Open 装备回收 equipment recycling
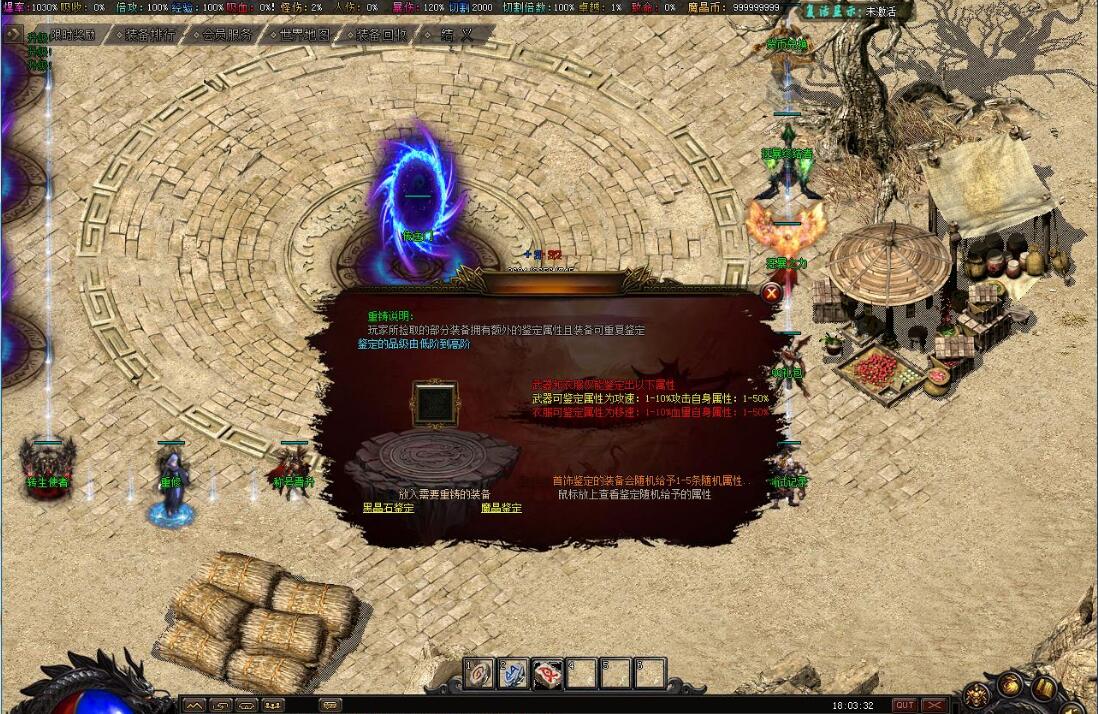The height and width of the screenshot is (714, 1098). (x=381, y=34)
